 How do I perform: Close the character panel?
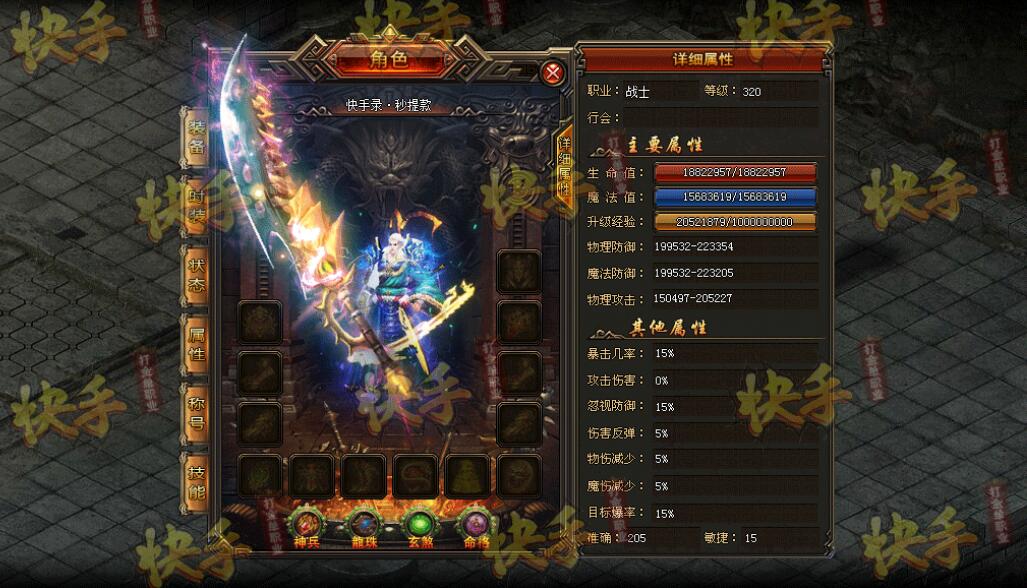coord(552,73)
